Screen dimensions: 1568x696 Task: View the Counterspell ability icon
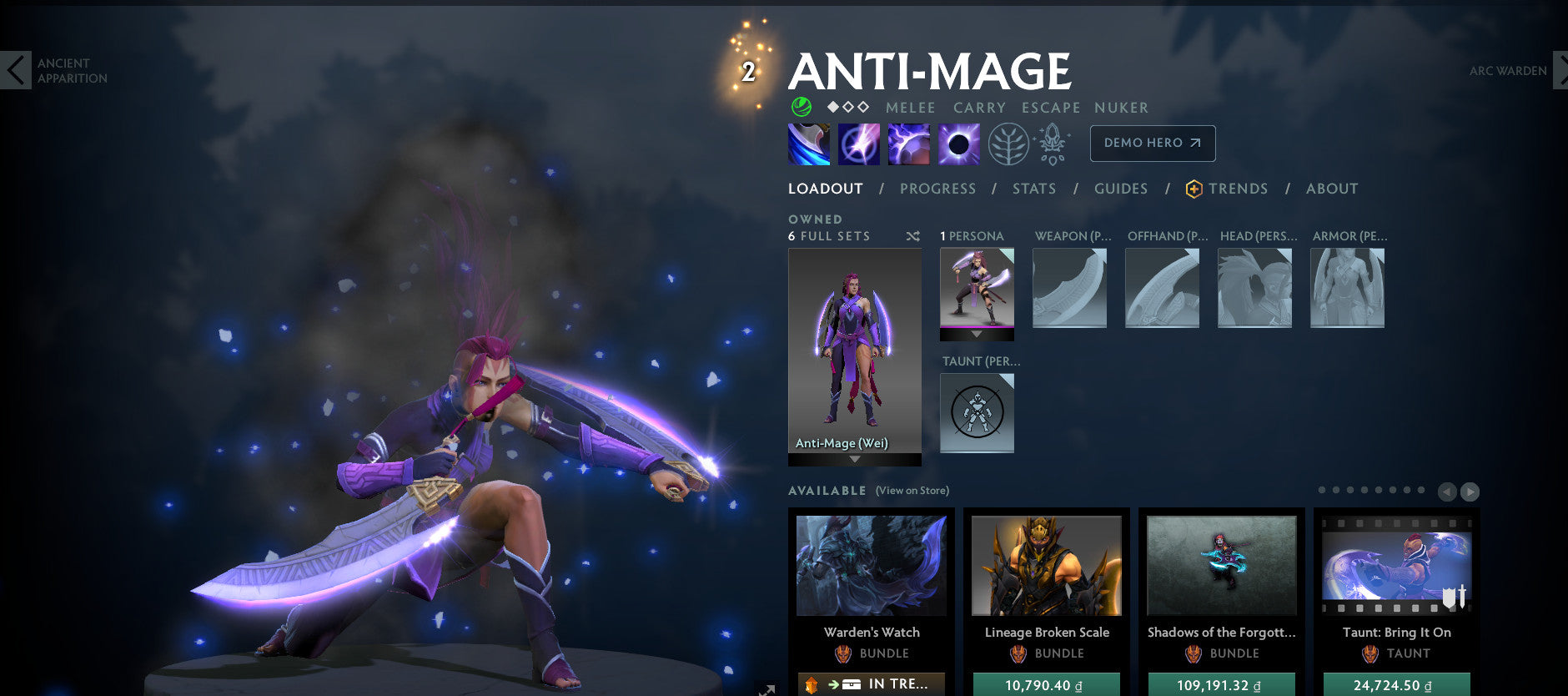pos(907,143)
